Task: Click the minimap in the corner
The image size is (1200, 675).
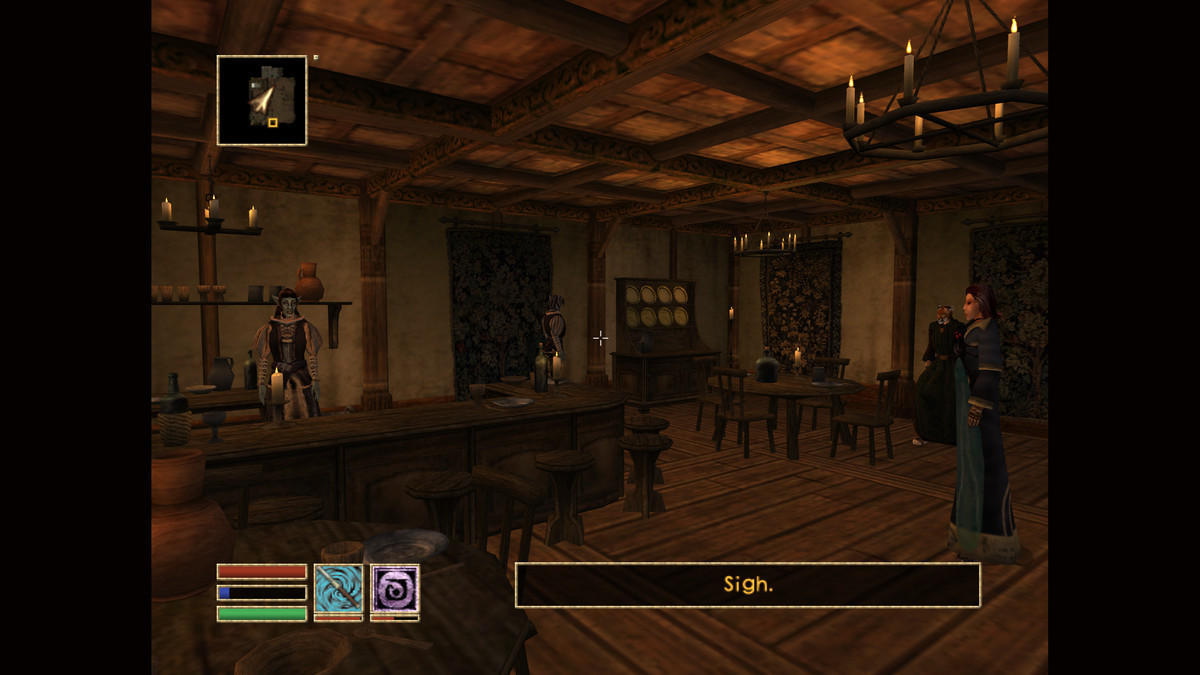Action: [x=262, y=100]
